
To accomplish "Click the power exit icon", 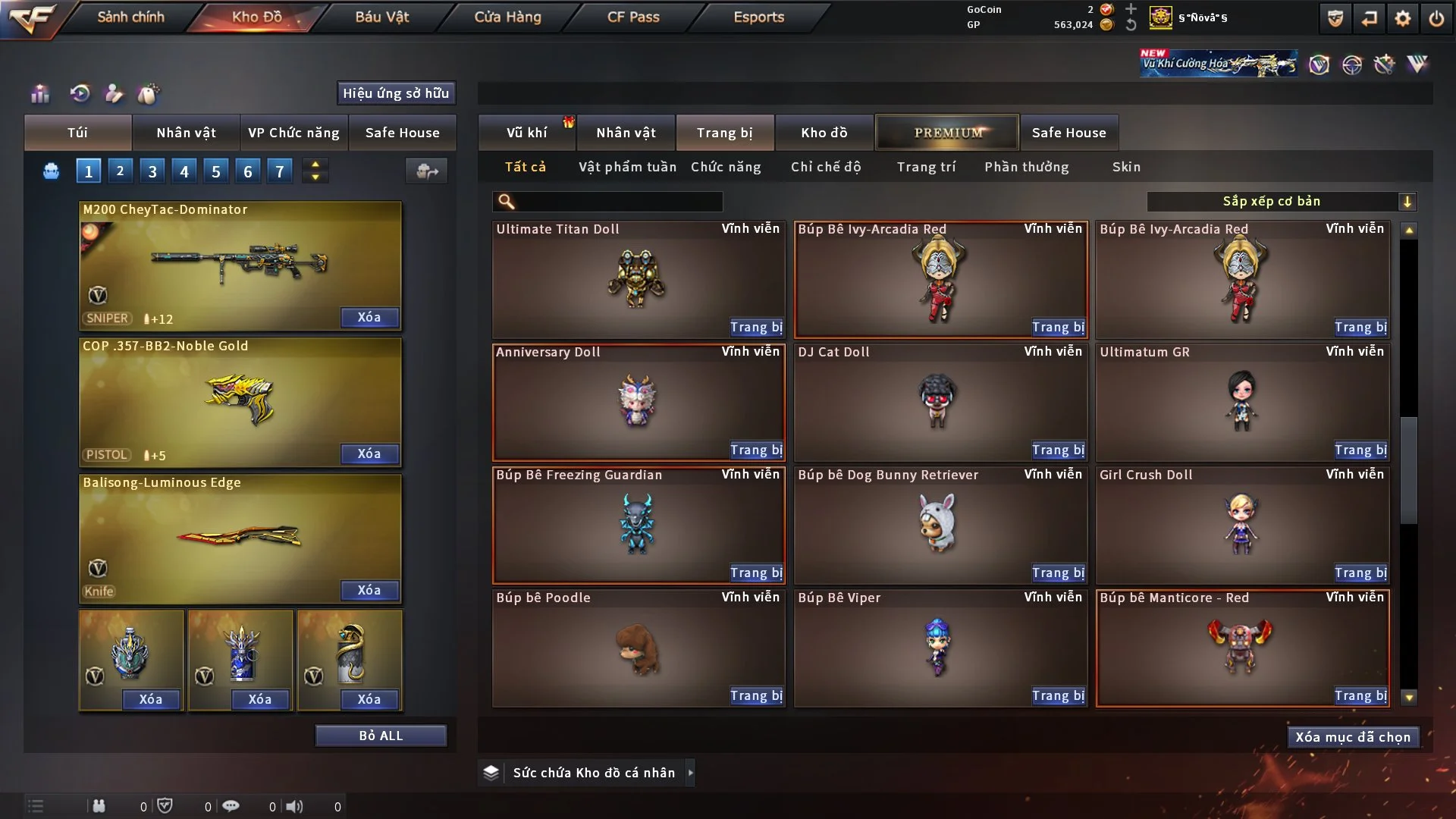I will pyautogui.click(x=1436, y=18).
